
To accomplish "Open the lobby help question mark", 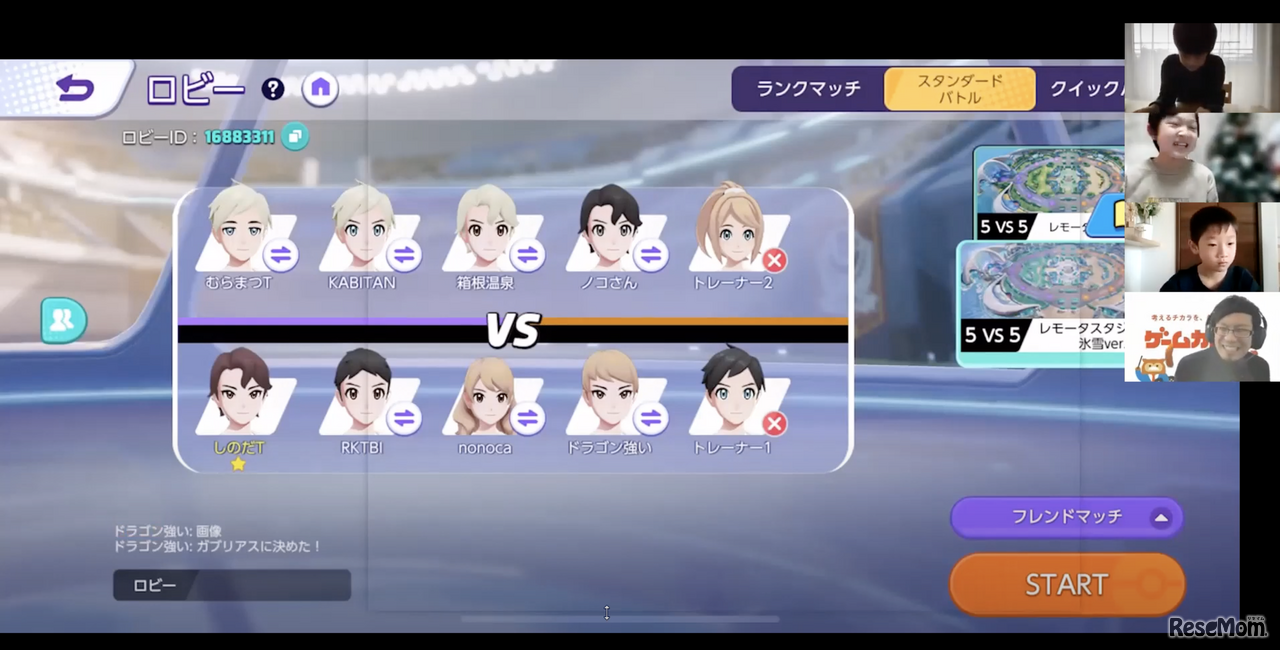I will pos(273,89).
